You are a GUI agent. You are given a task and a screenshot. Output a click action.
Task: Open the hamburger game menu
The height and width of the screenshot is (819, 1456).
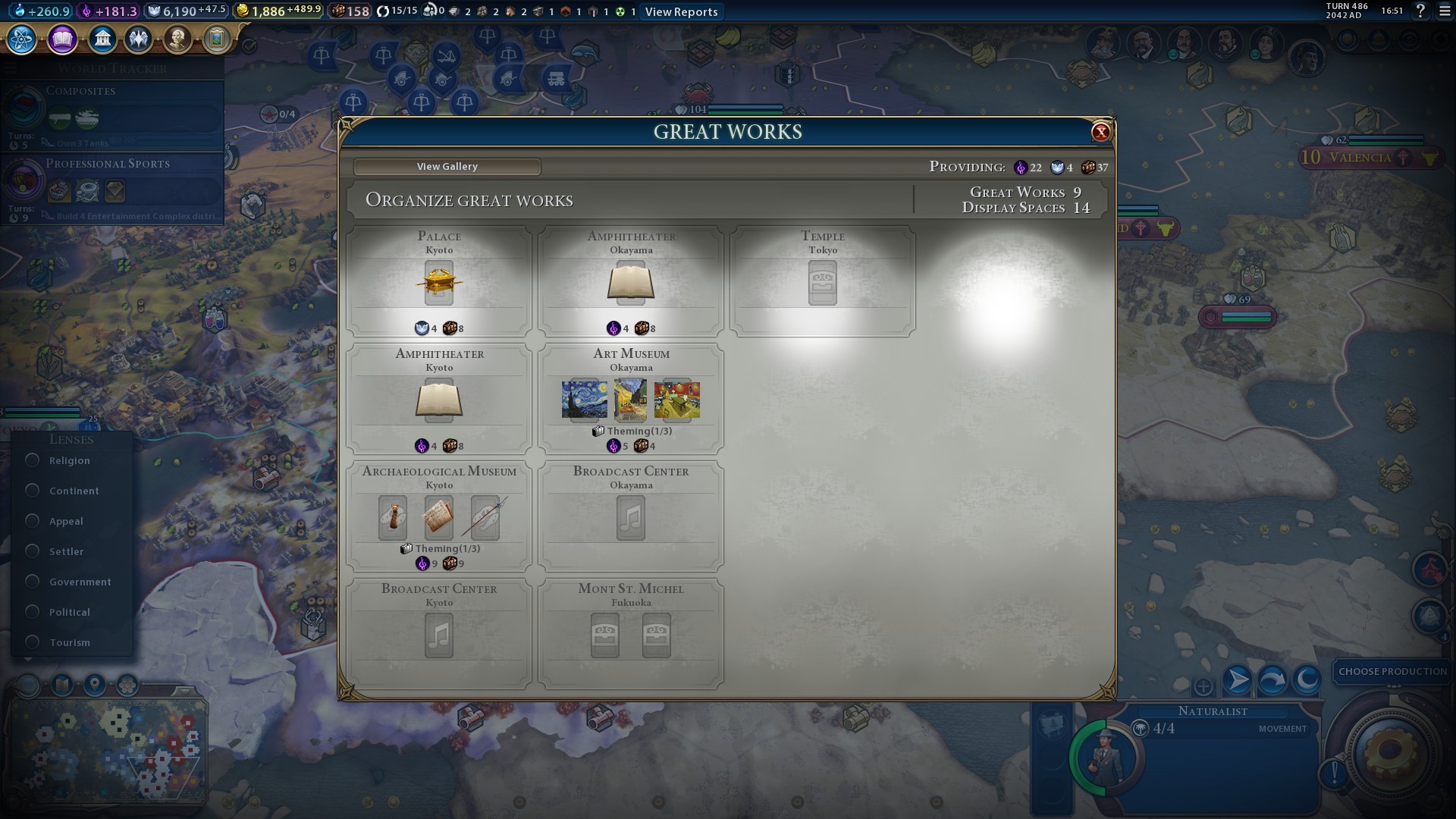[x=1444, y=11]
